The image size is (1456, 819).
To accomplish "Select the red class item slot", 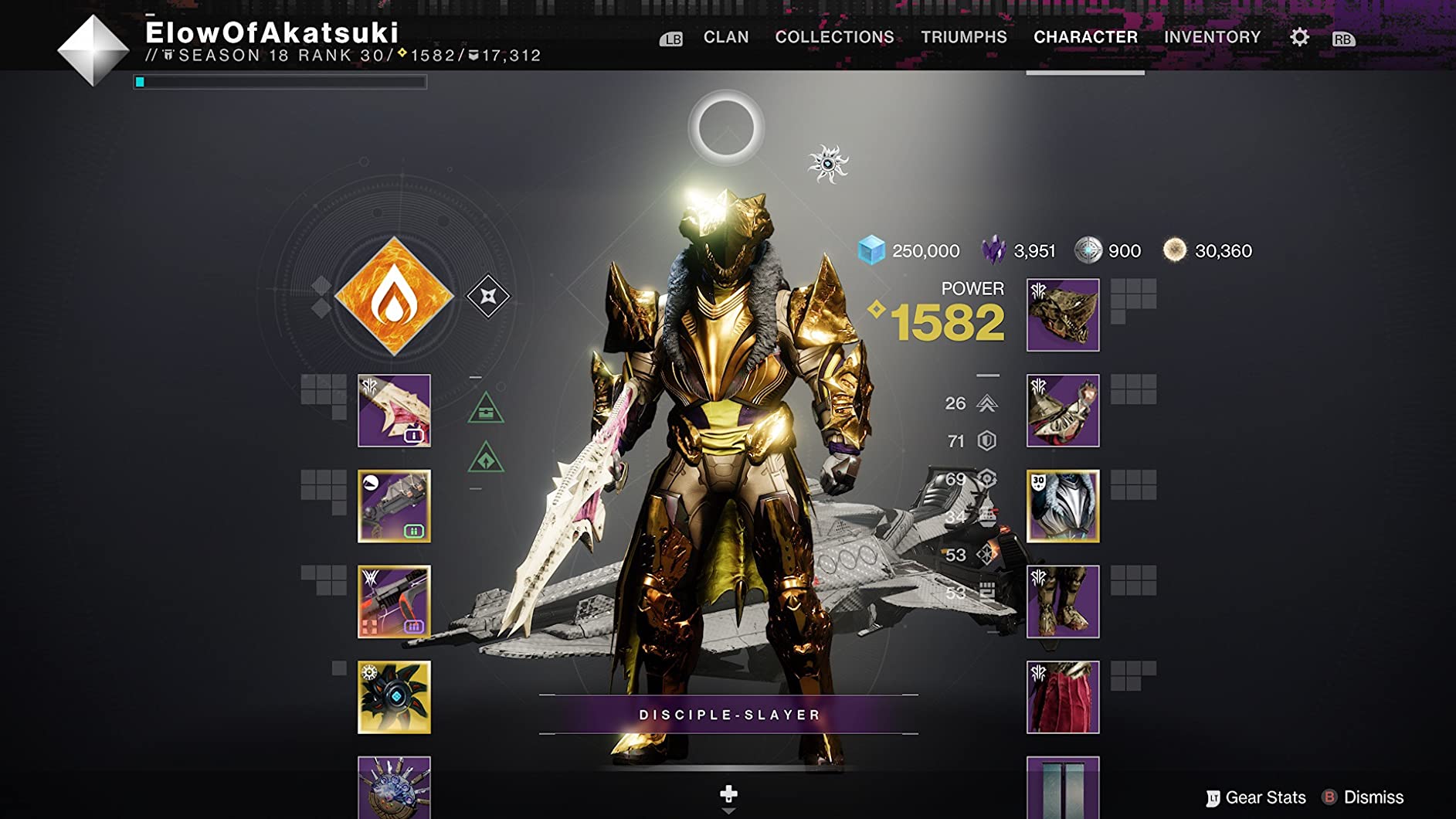I will pos(1062,697).
